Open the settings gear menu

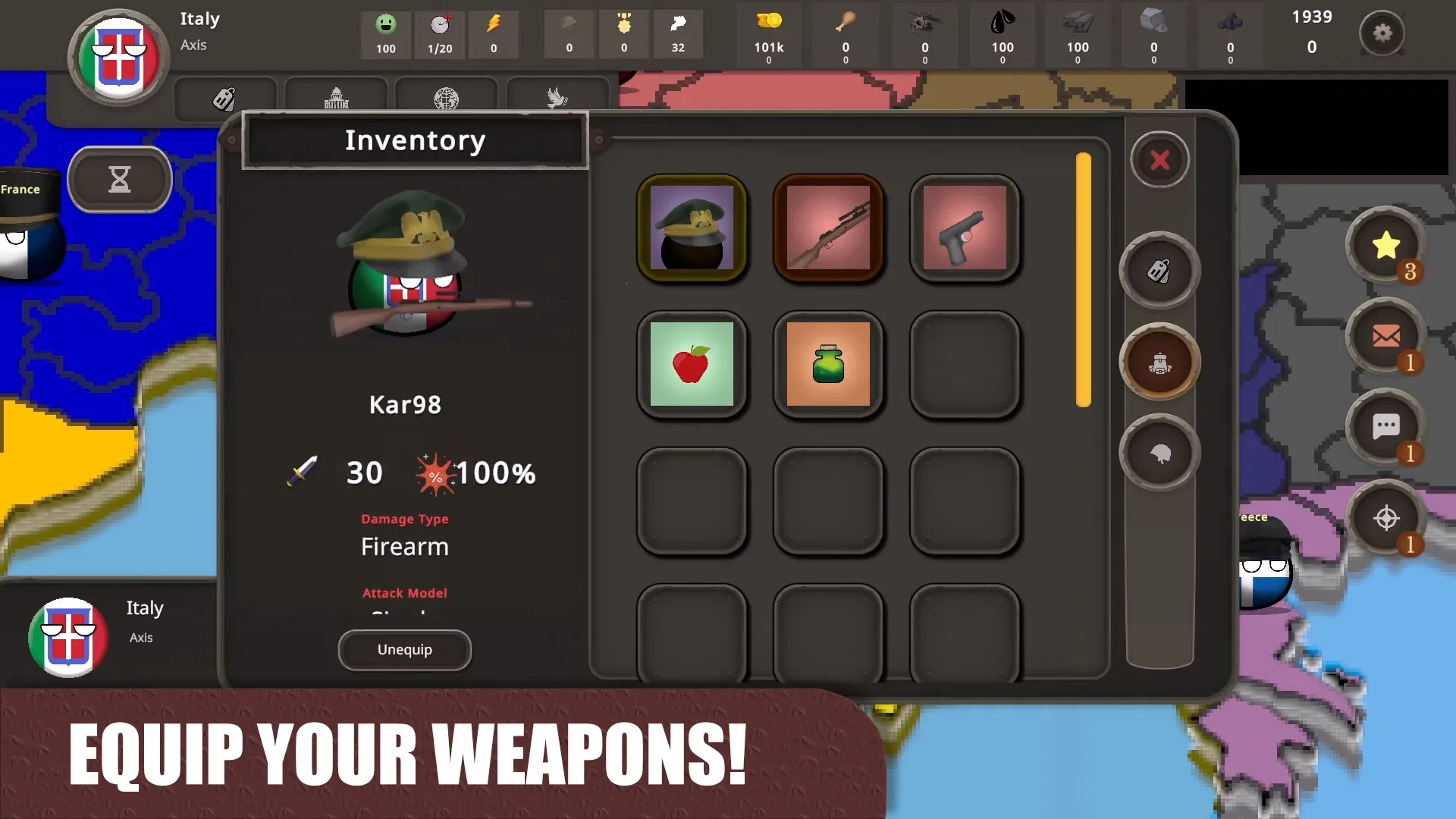1383,34
